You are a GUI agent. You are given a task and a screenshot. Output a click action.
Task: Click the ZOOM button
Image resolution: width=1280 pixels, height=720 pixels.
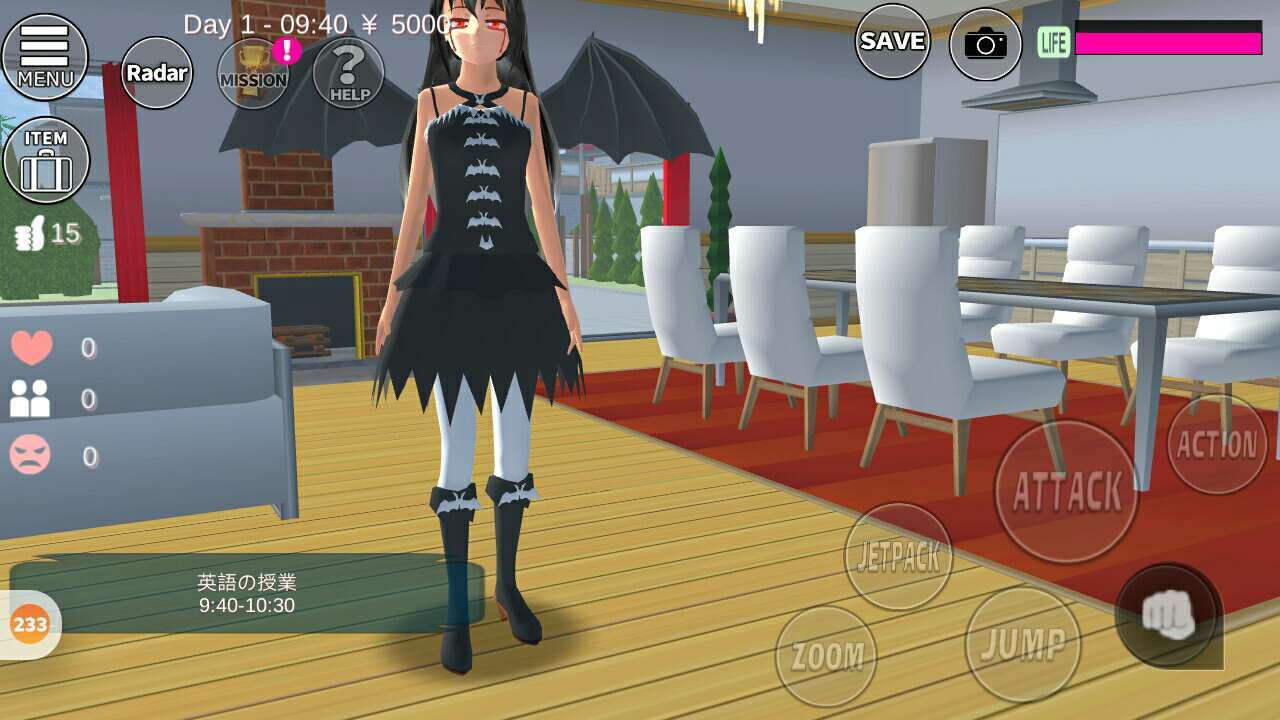[x=826, y=656]
